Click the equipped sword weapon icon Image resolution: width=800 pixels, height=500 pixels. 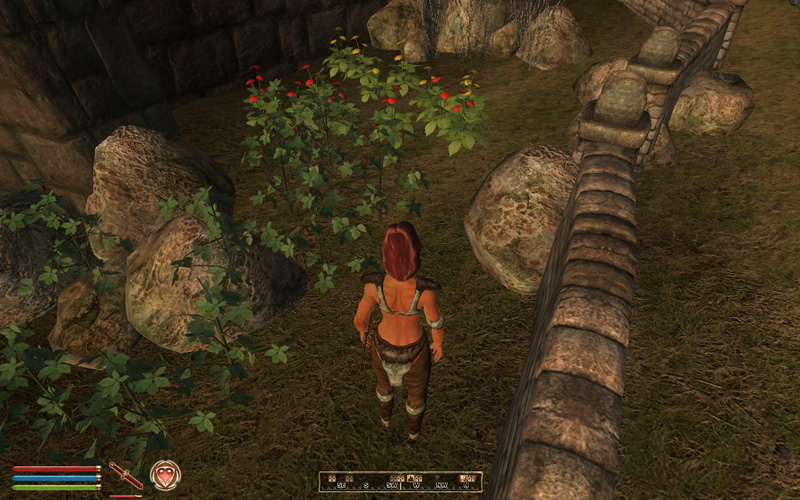coord(126,475)
